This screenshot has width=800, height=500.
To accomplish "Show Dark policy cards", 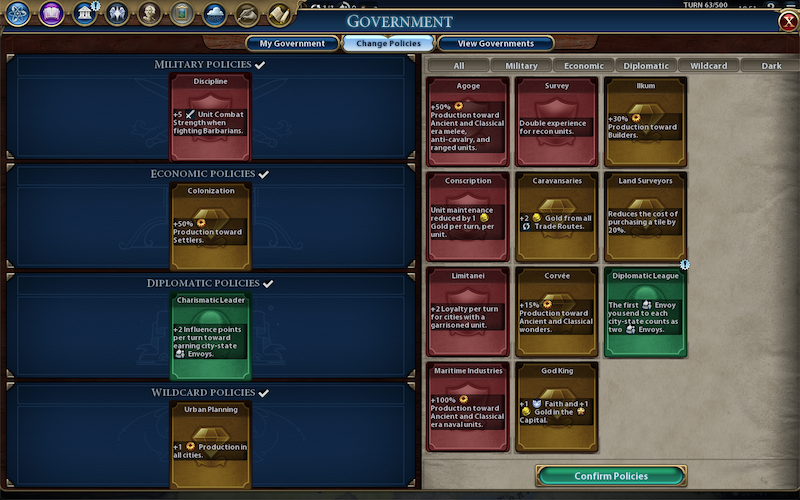I will click(771, 66).
